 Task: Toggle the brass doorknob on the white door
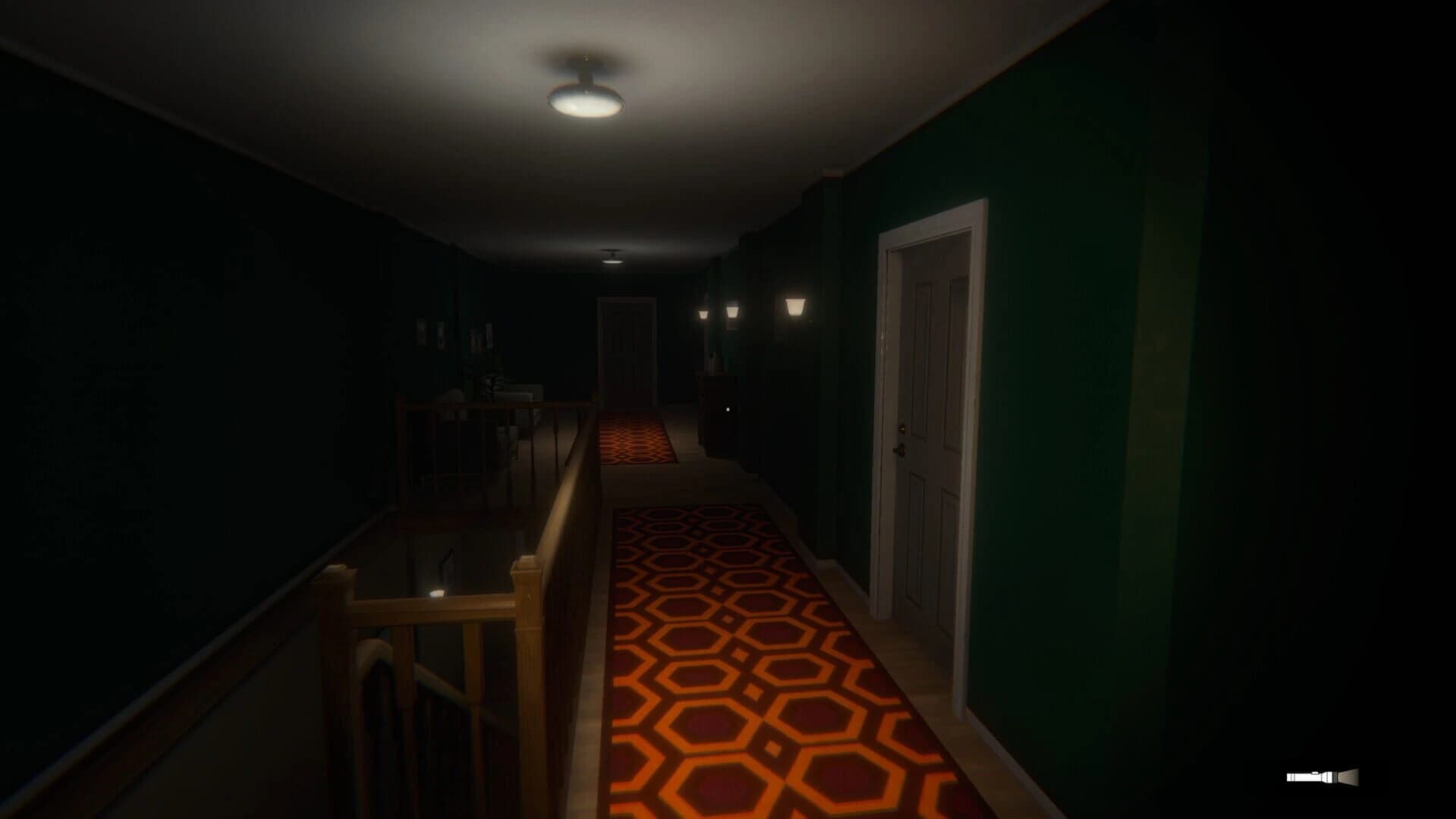(901, 450)
